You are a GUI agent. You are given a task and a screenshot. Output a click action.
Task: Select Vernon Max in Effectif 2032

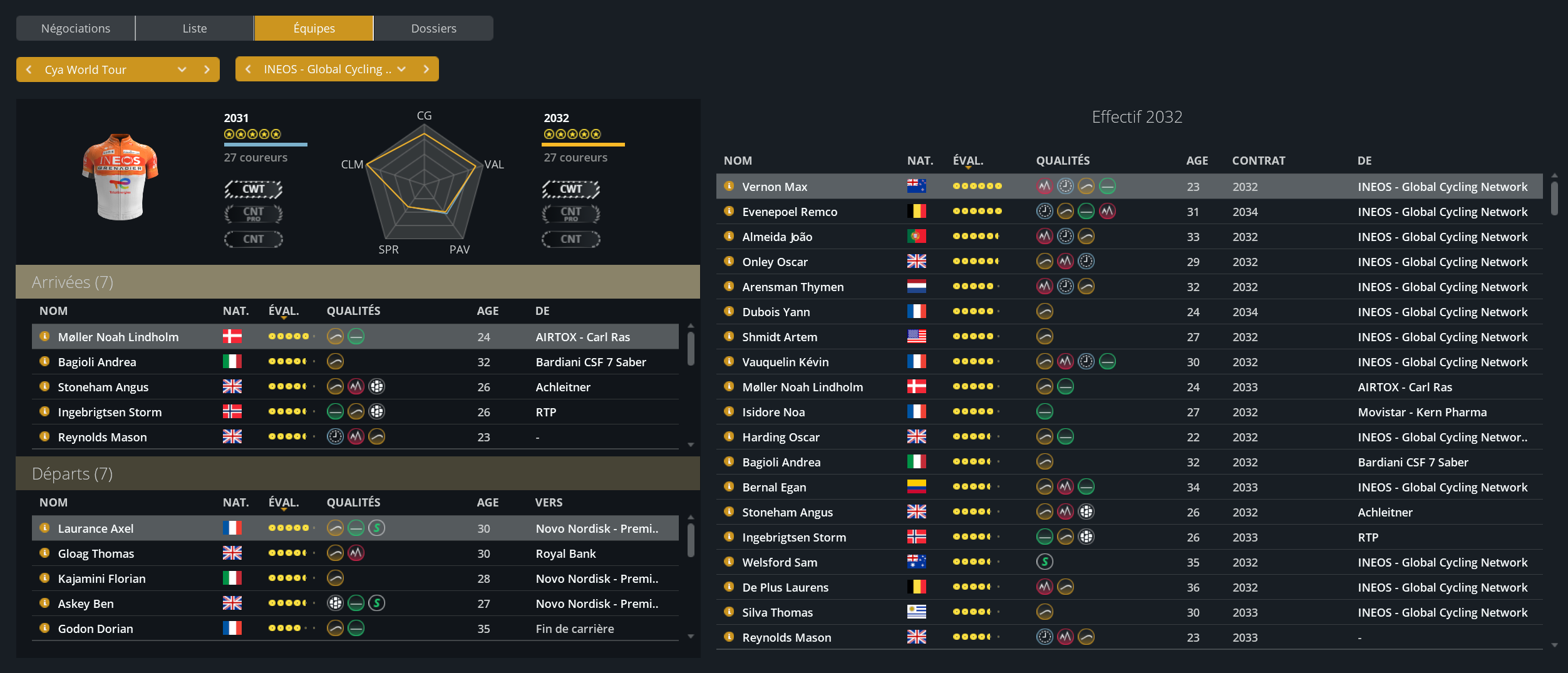775,187
